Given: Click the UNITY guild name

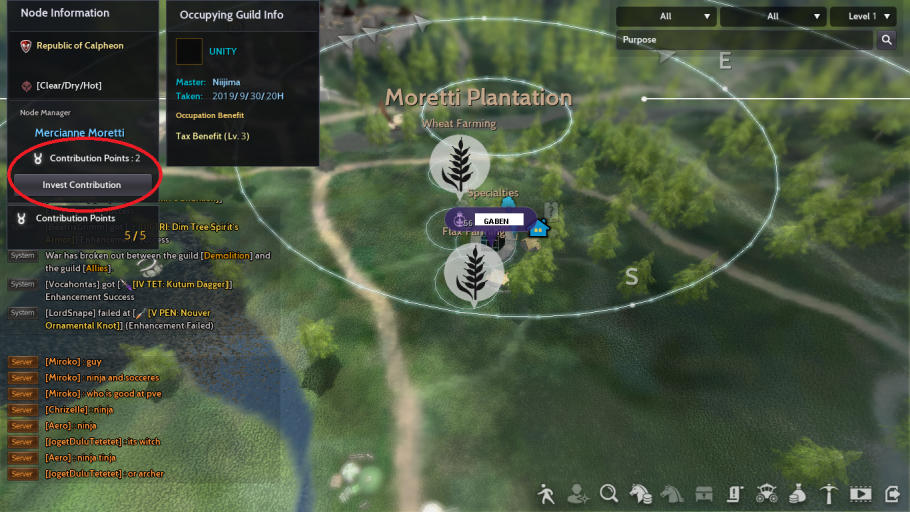Looking at the screenshot, I should tap(223, 51).
